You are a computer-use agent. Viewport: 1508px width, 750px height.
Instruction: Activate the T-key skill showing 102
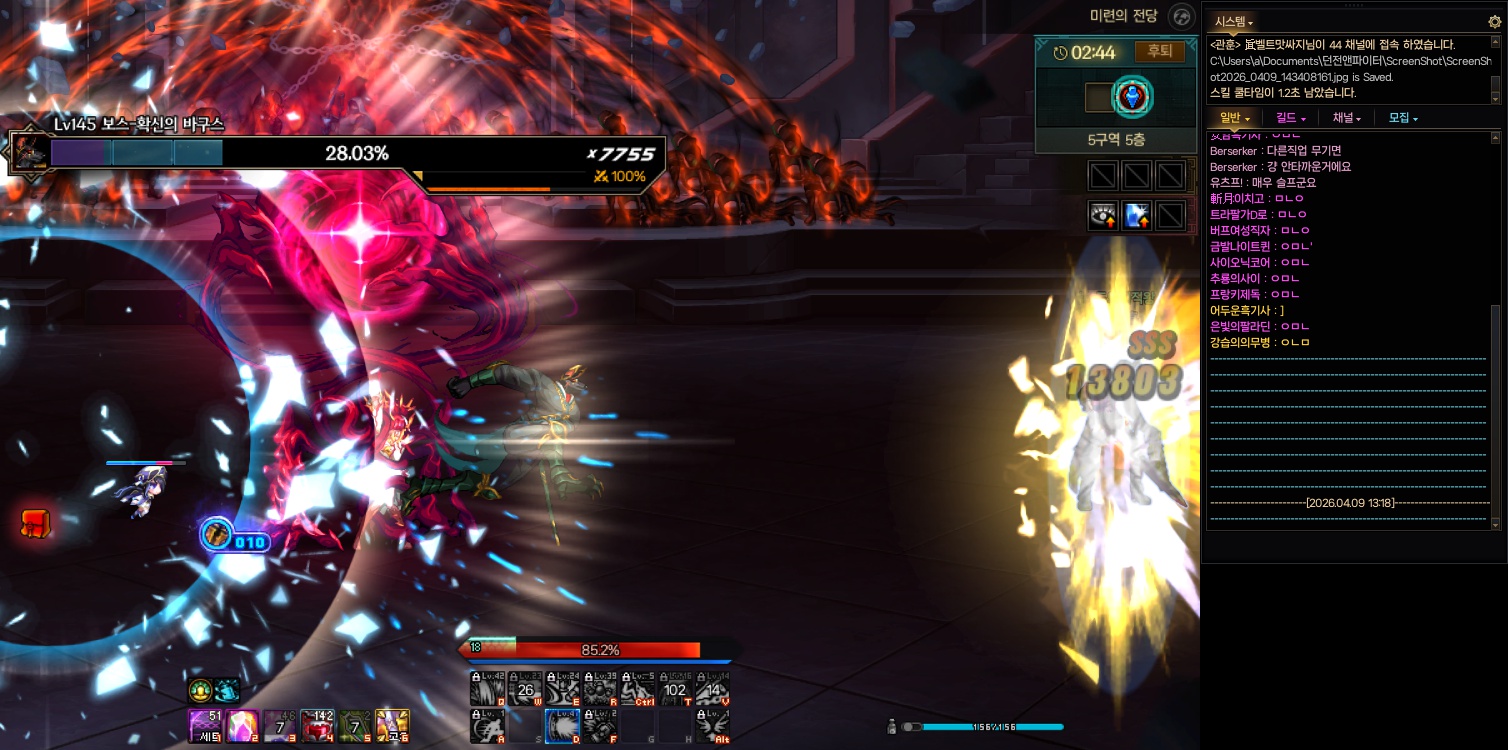pos(675,689)
